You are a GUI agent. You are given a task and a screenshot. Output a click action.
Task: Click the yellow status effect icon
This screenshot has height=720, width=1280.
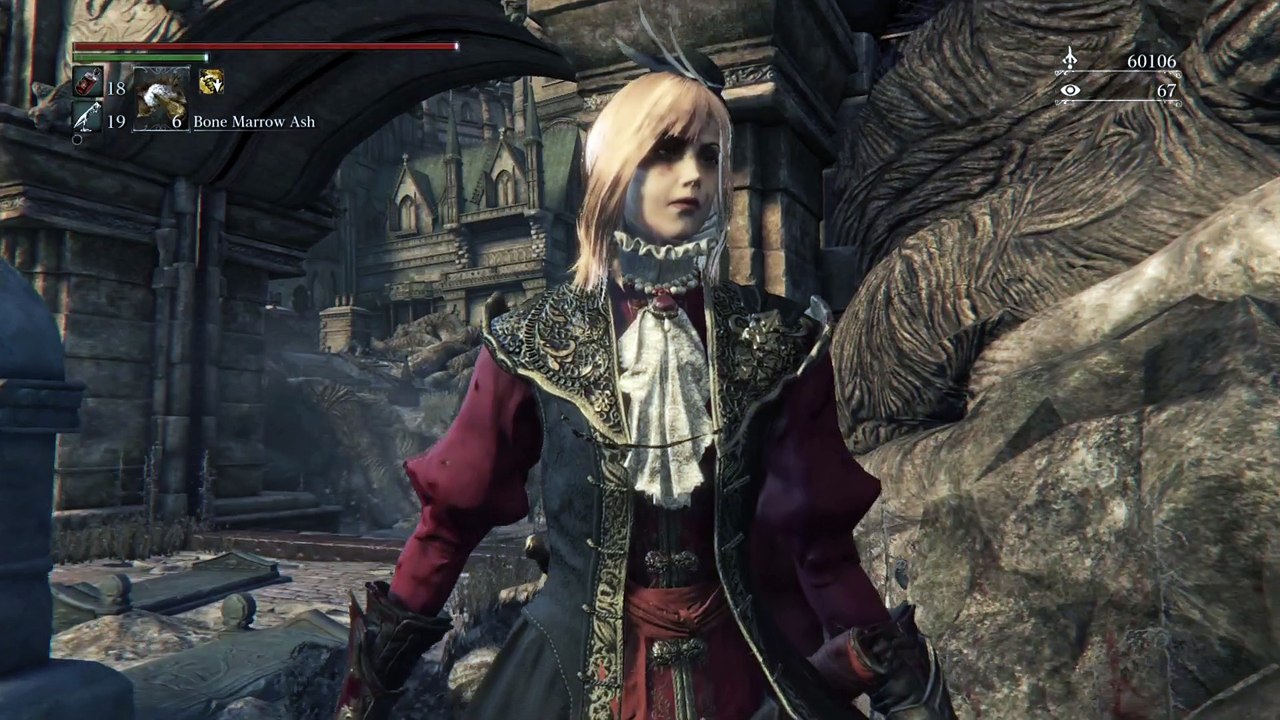211,82
